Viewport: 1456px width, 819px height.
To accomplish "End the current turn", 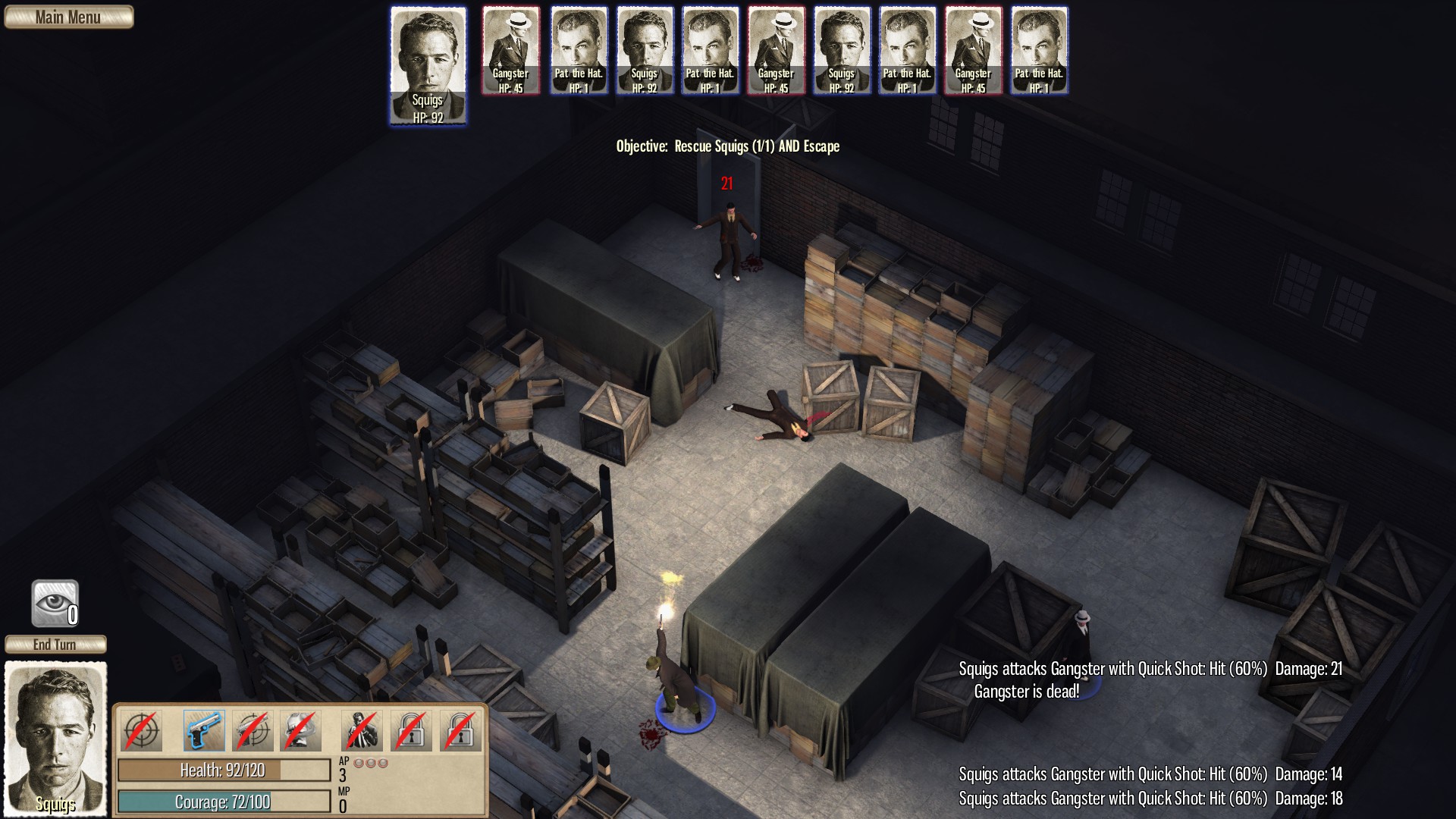I will click(x=55, y=645).
